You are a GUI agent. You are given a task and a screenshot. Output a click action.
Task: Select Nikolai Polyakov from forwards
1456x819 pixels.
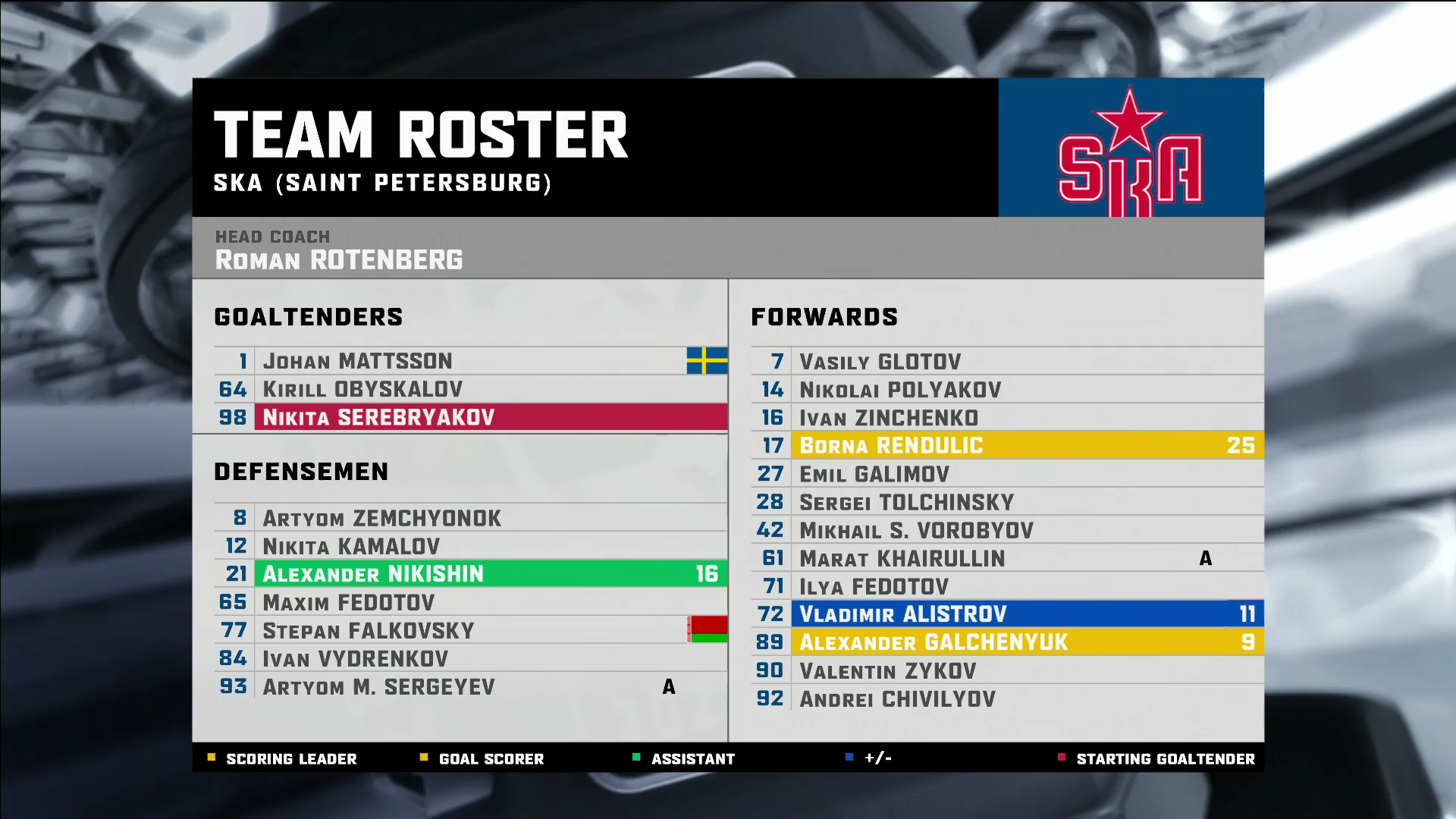1007,390
